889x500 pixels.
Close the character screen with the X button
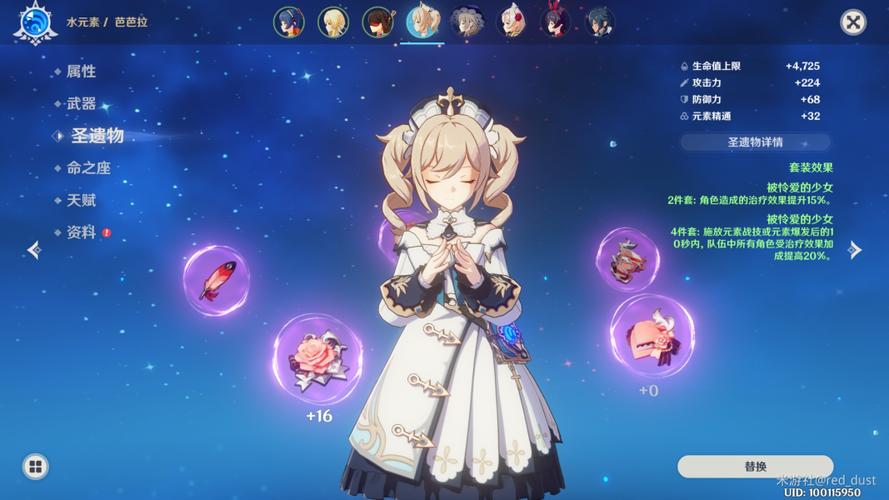click(852, 22)
